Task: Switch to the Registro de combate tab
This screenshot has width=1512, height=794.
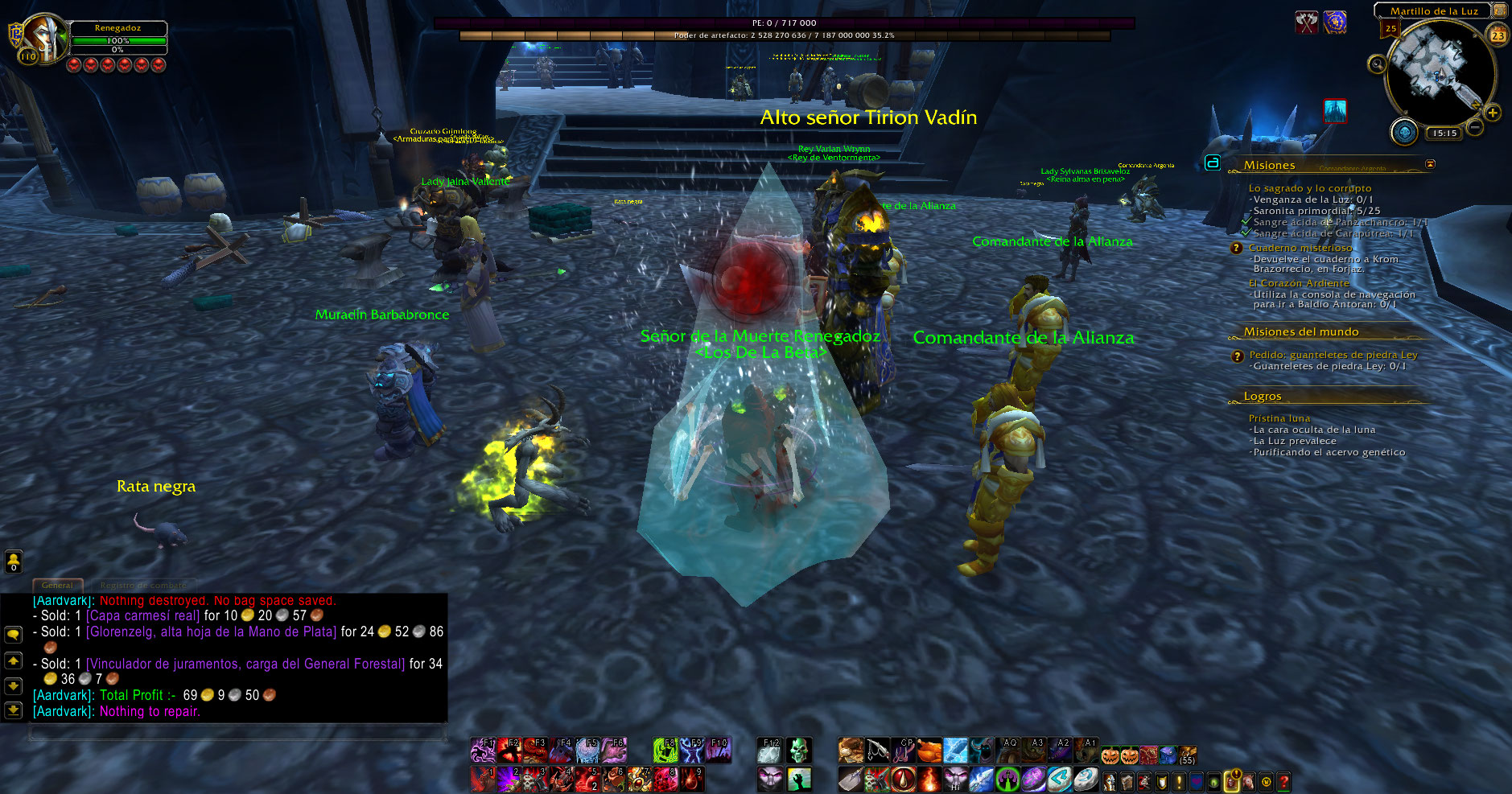Action: 142,585
